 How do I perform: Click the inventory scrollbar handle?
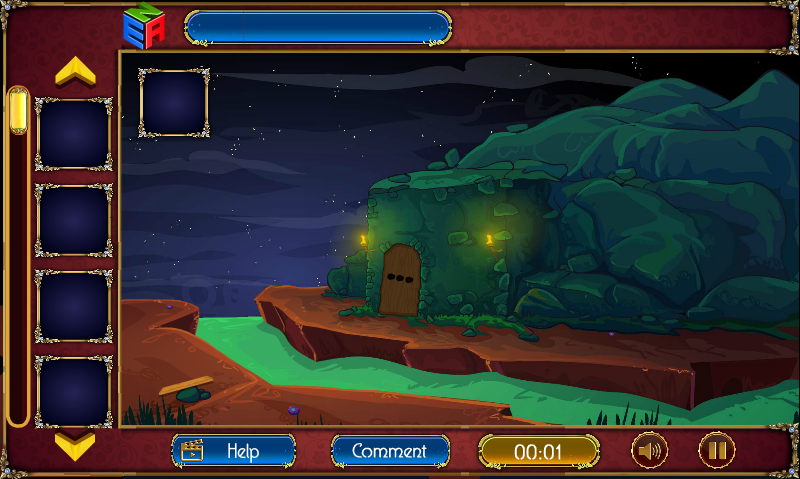(18, 111)
